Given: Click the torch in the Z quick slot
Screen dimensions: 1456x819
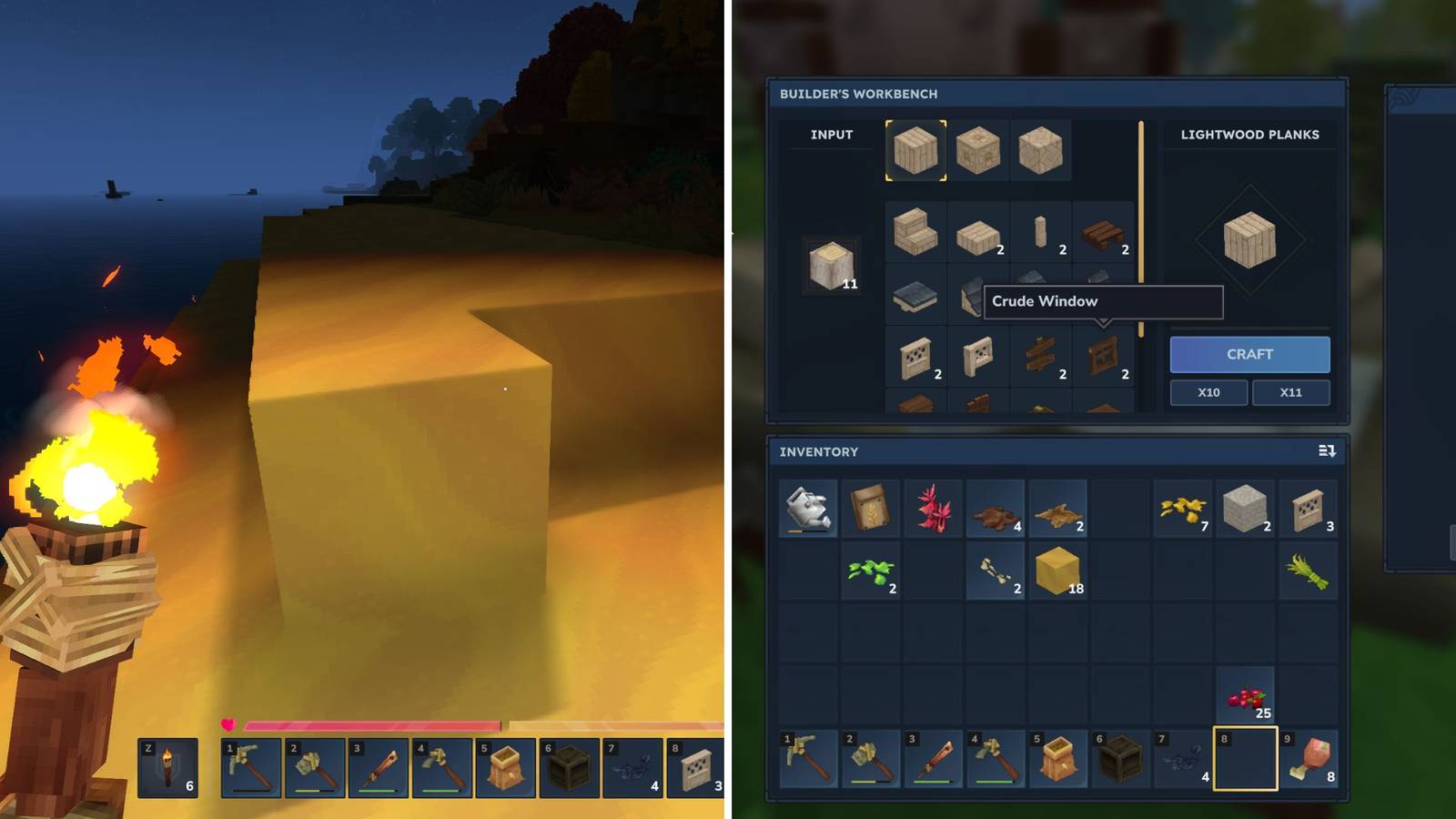Looking at the screenshot, I should 167,769.
